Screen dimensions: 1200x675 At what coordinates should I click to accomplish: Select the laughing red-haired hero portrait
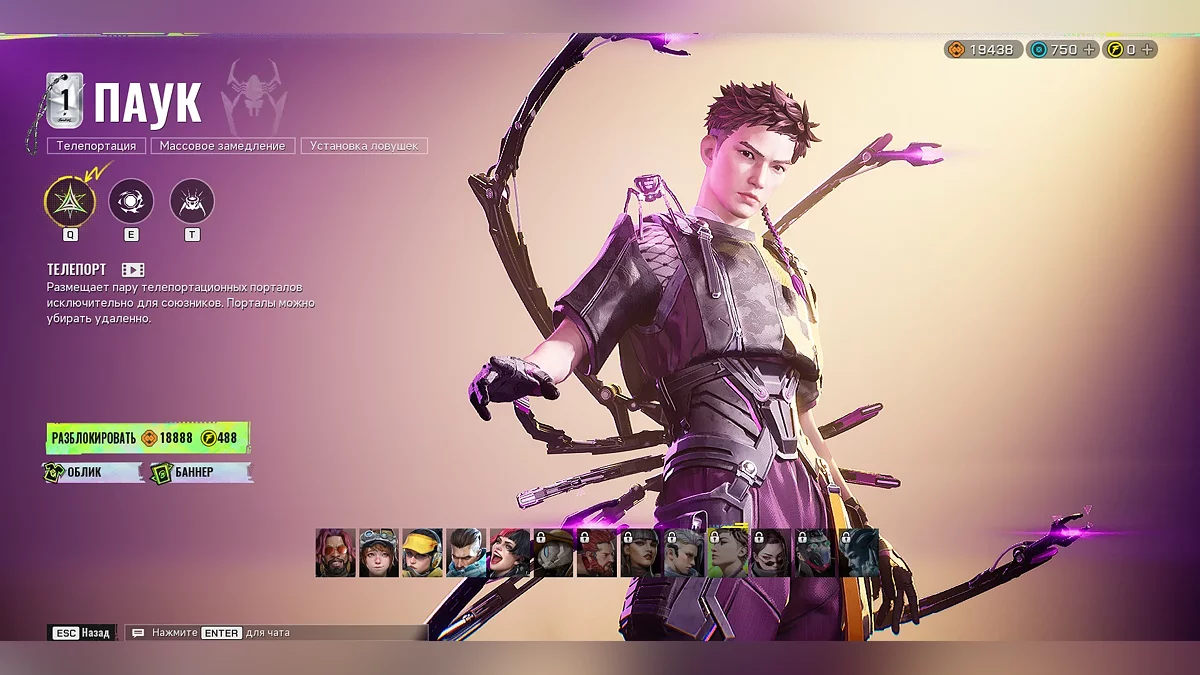[510, 553]
